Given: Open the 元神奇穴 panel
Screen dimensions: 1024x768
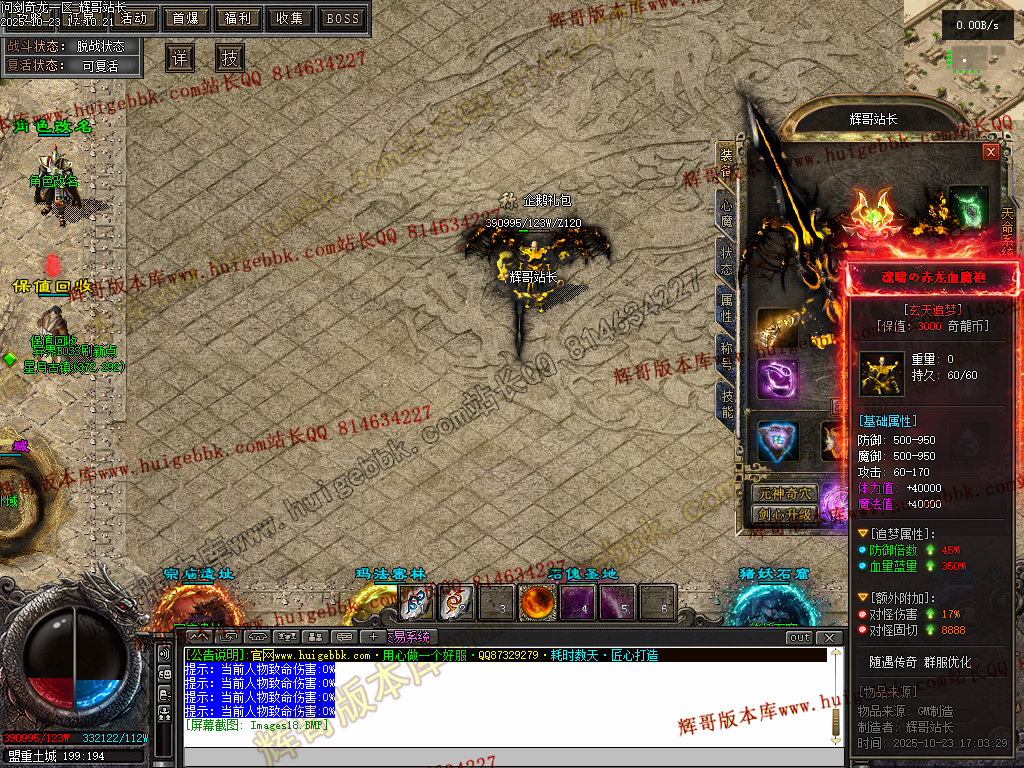Looking at the screenshot, I should [785, 494].
